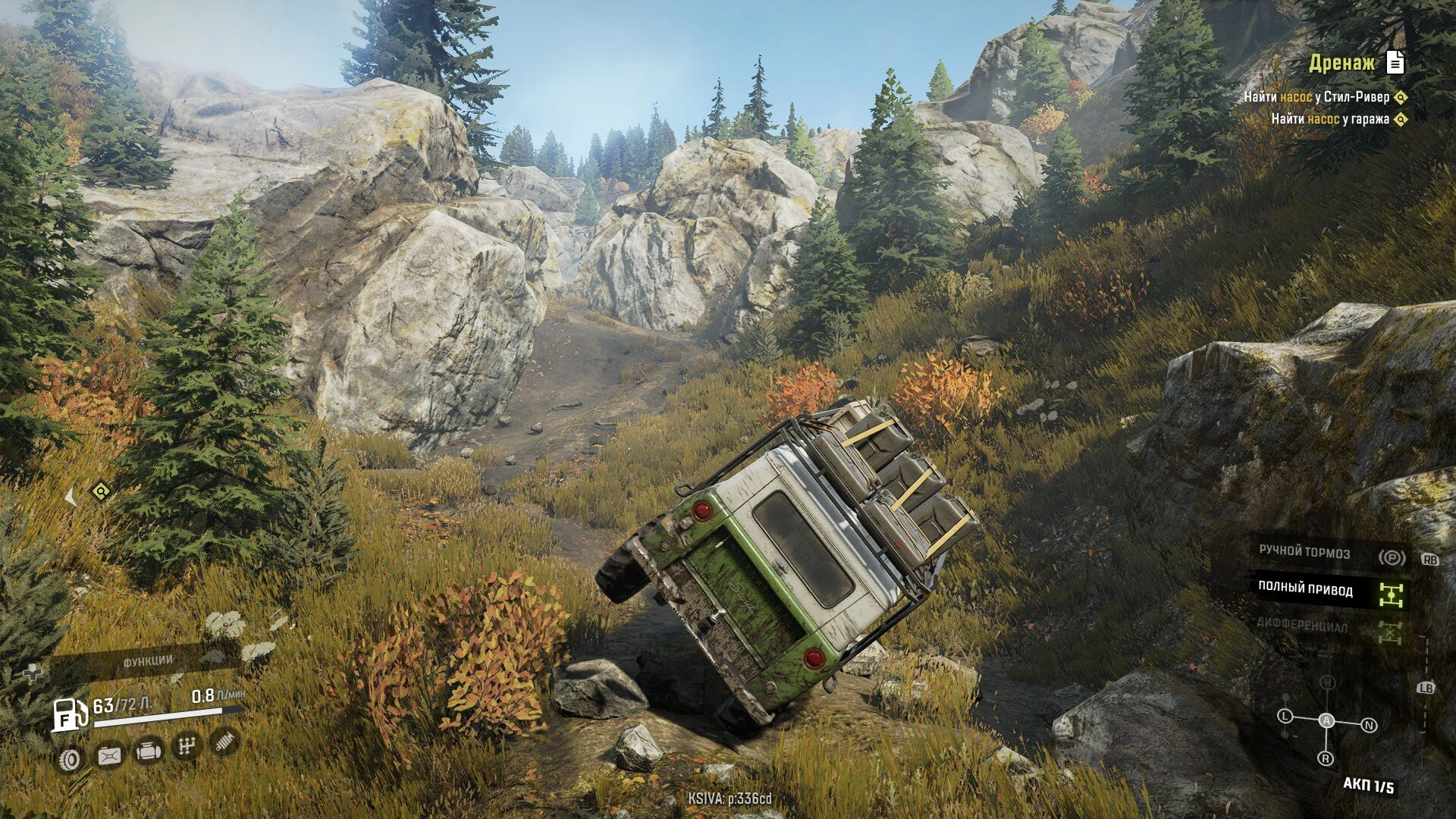Screen dimensions: 1456x819
Task: Open the Дренаж task document icon
Action: (x=1395, y=63)
